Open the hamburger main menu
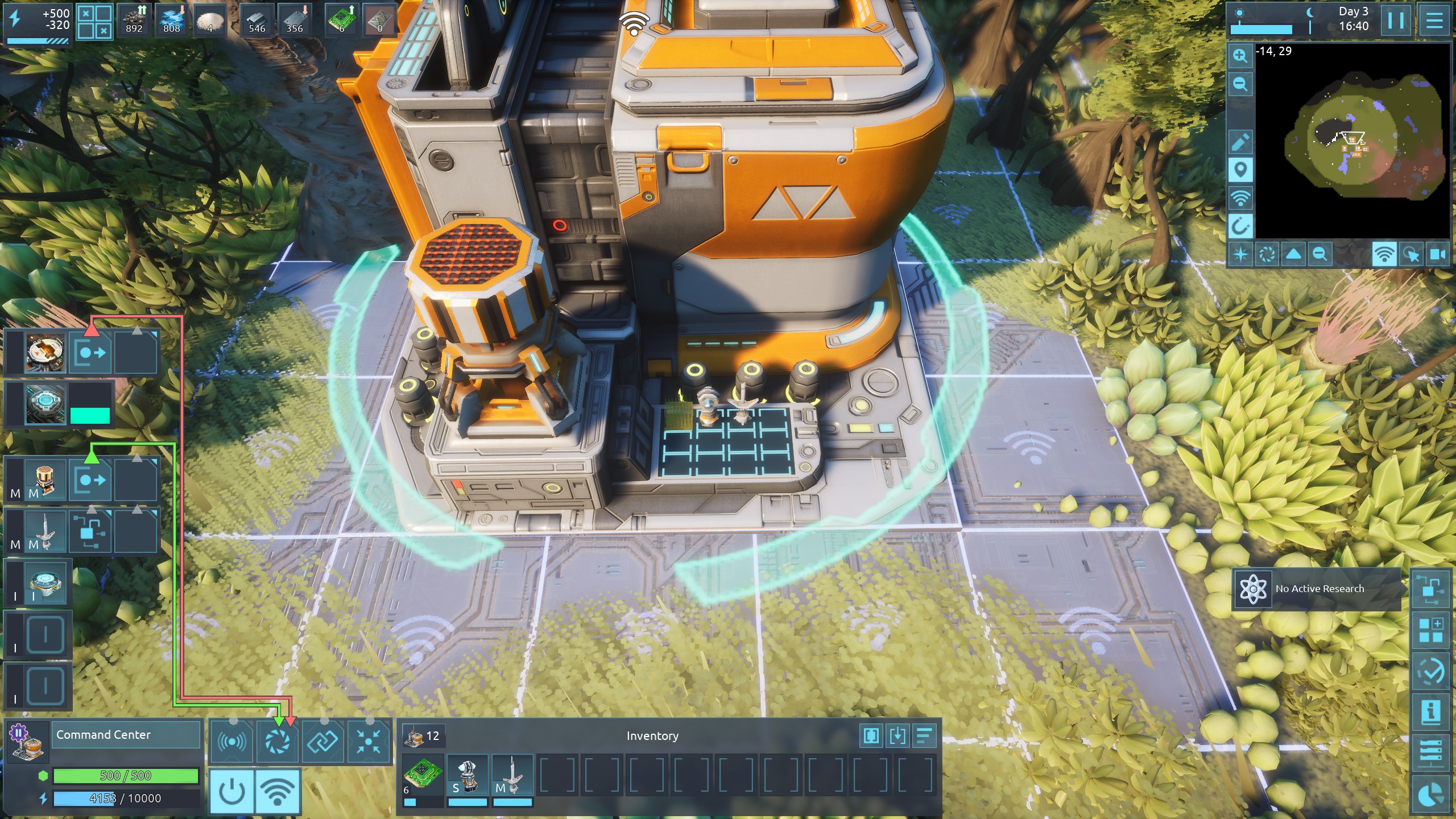 [1434, 21]
